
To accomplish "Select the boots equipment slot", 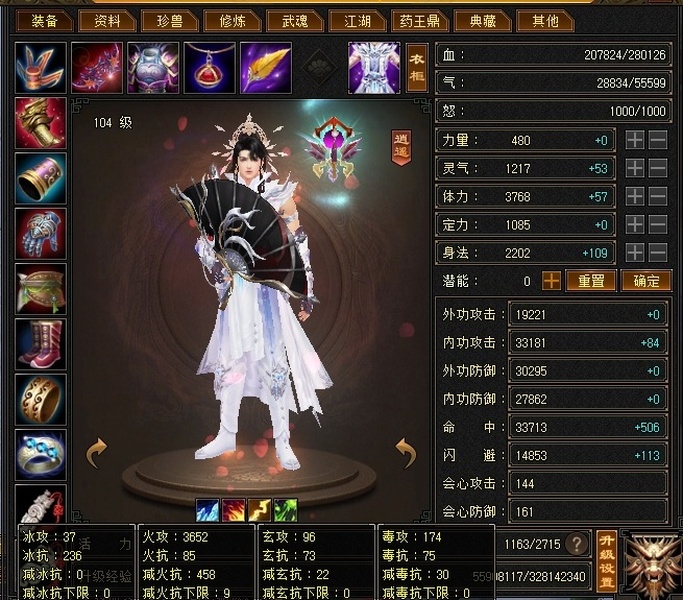I will pos(41,345).
